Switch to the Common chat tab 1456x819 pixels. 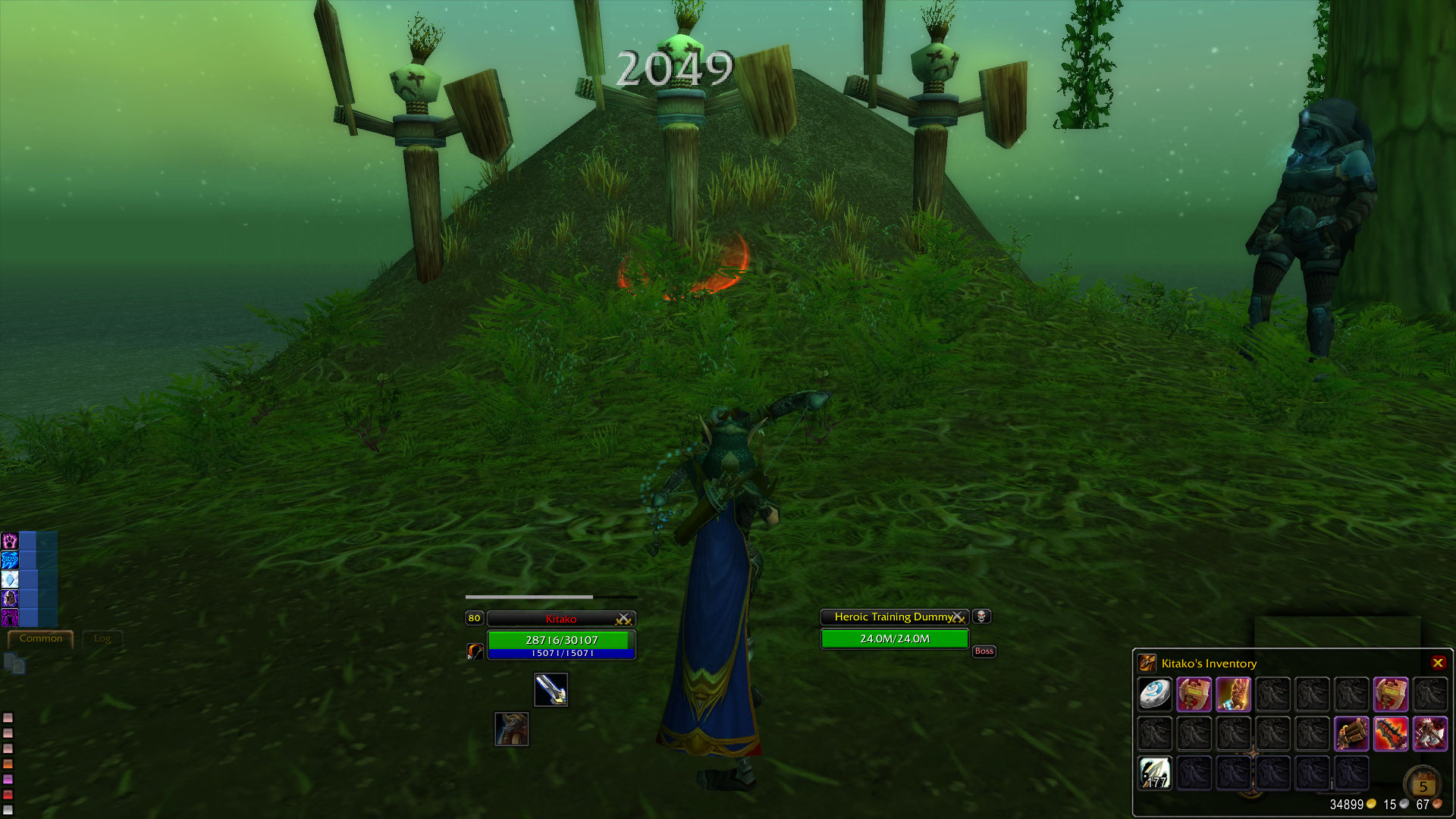[x=42, y=639]
